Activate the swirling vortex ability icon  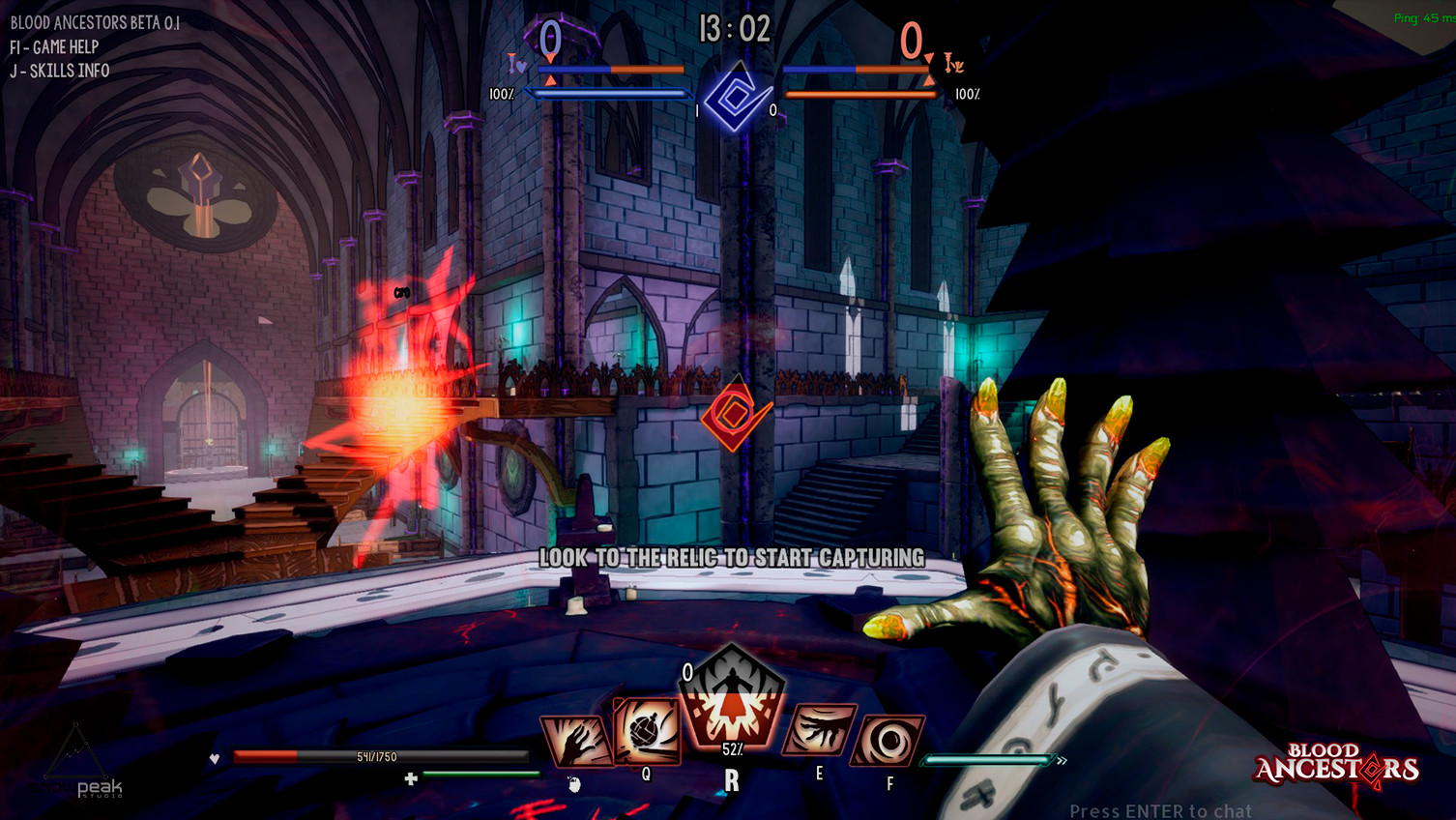pyautogui.click(x=888, y=742)
